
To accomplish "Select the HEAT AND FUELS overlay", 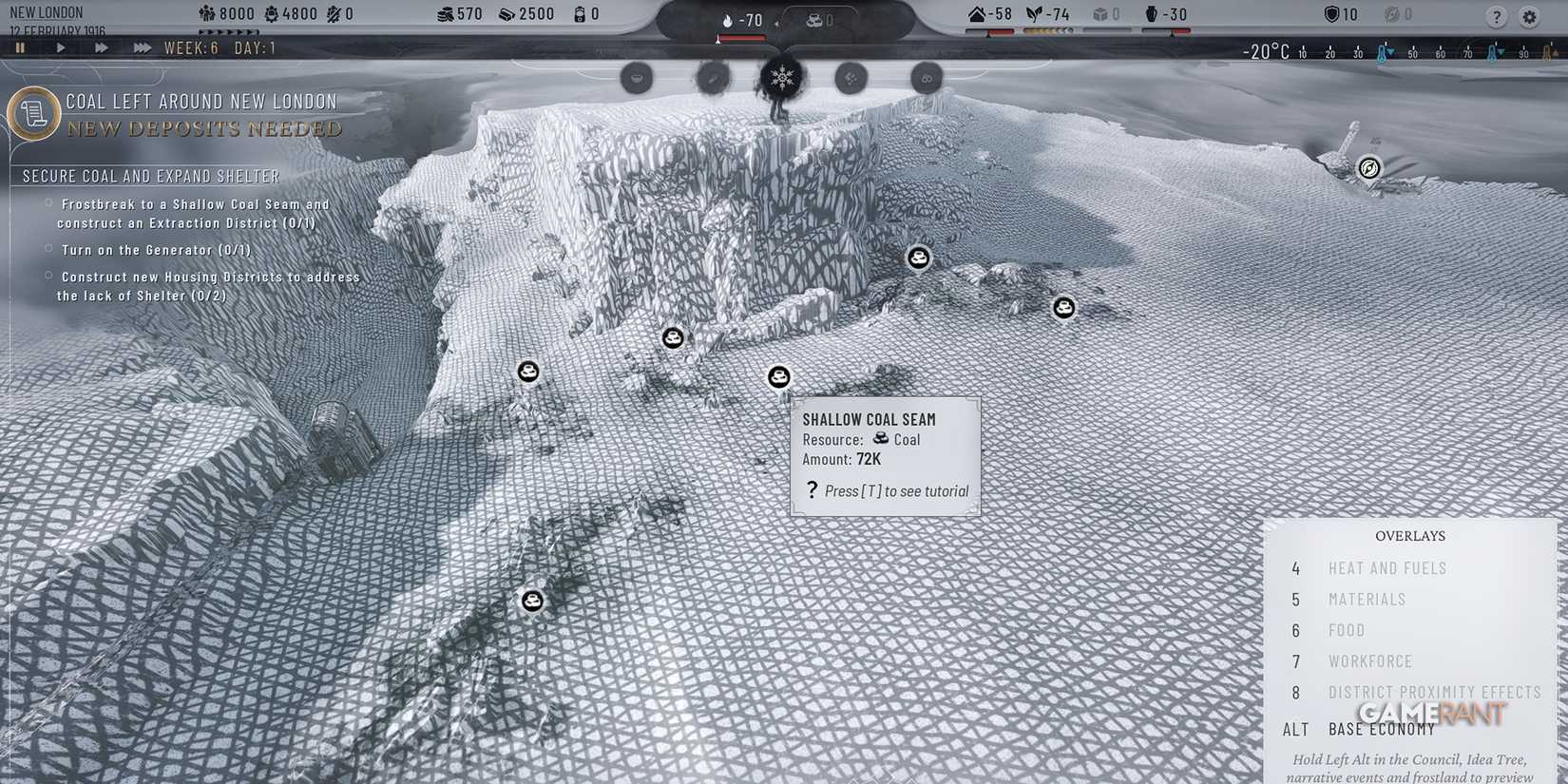I will click(1387, 568).
